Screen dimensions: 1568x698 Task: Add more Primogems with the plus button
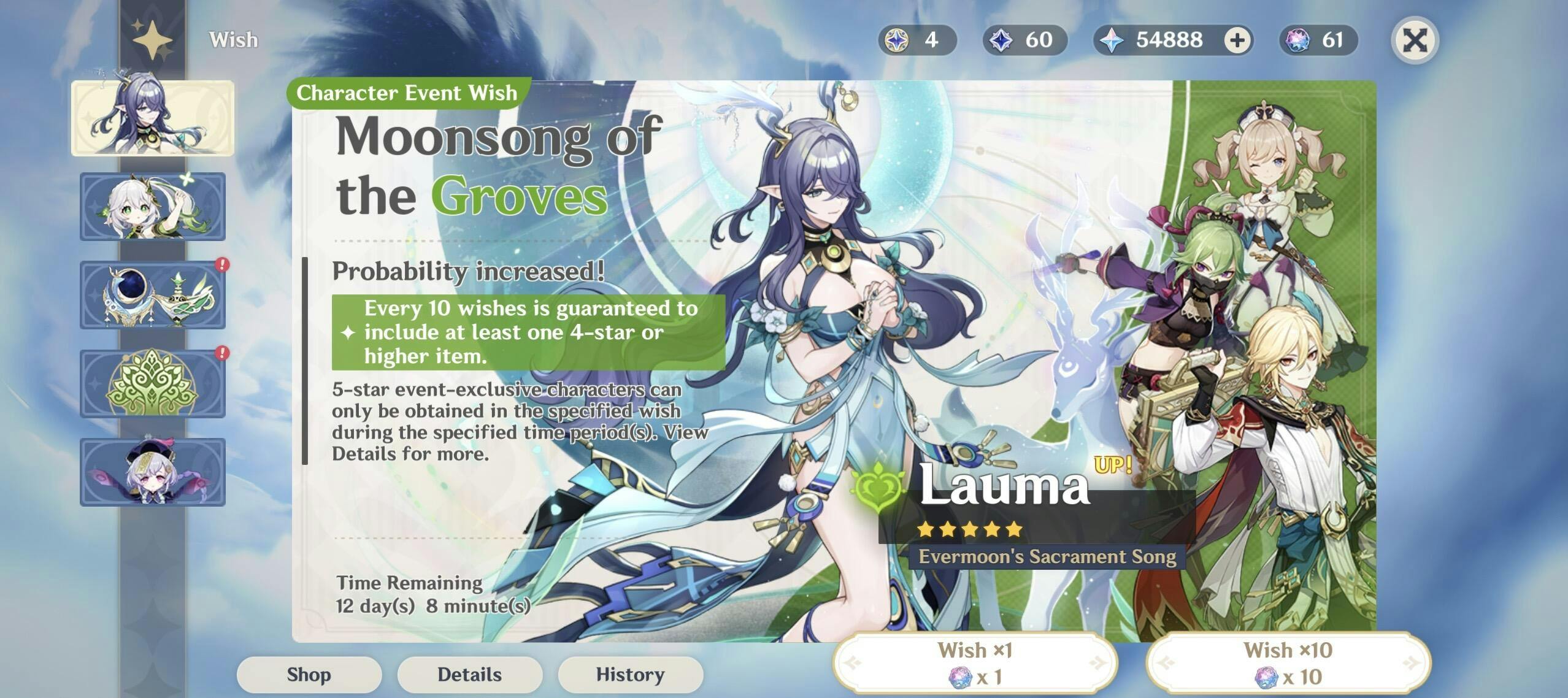1237,40
